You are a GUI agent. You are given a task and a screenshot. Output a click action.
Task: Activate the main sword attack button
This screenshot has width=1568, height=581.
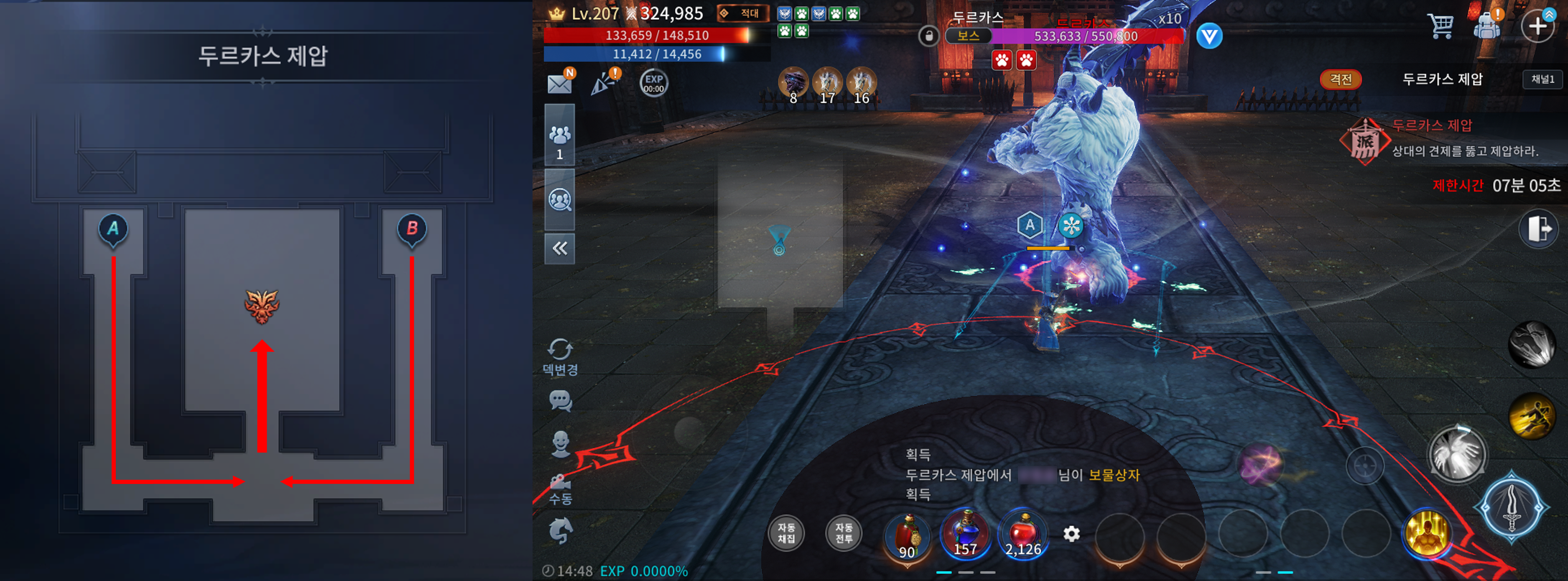1512,509
